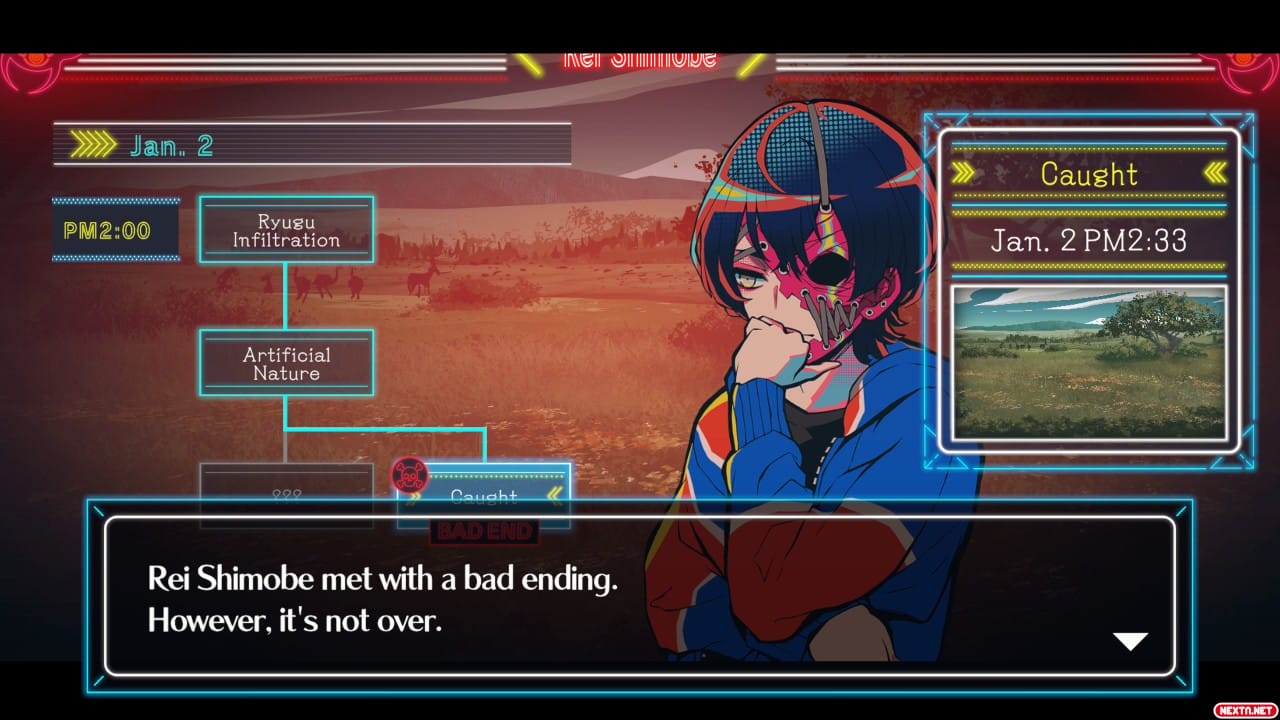Select the Ryugu Infiltration flowchart node
The image size is (1280, 720).
tap(286, 230)
